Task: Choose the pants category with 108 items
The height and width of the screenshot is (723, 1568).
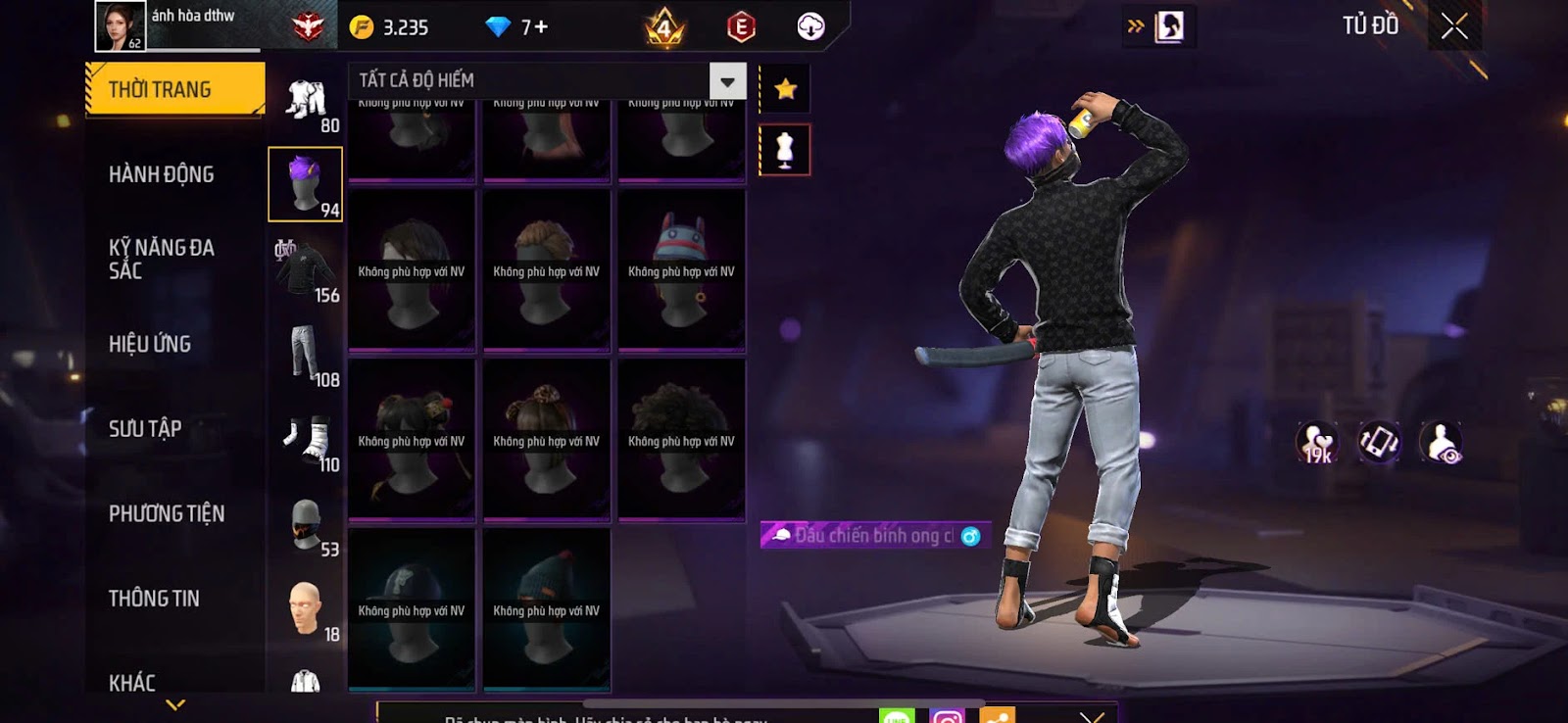Action: click(x=306, y=355)
